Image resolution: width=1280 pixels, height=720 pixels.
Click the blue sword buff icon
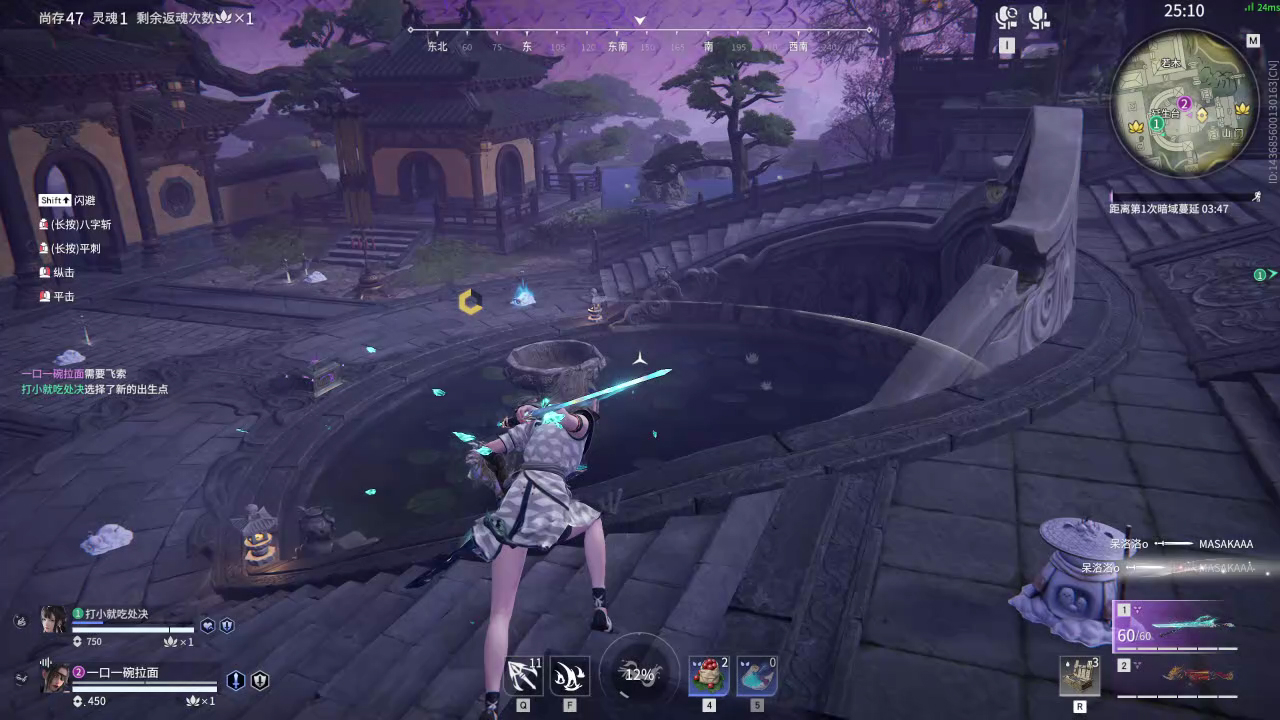point(235,681)
